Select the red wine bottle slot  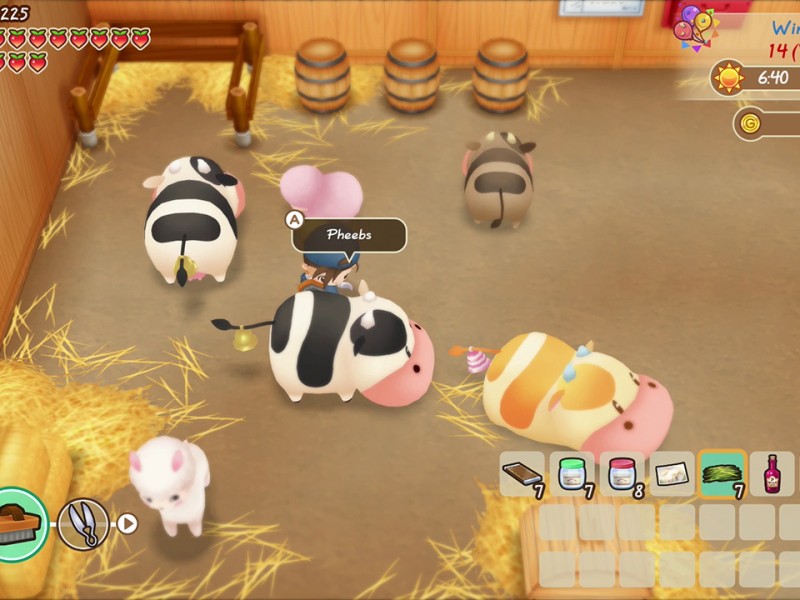coord(772,473)
